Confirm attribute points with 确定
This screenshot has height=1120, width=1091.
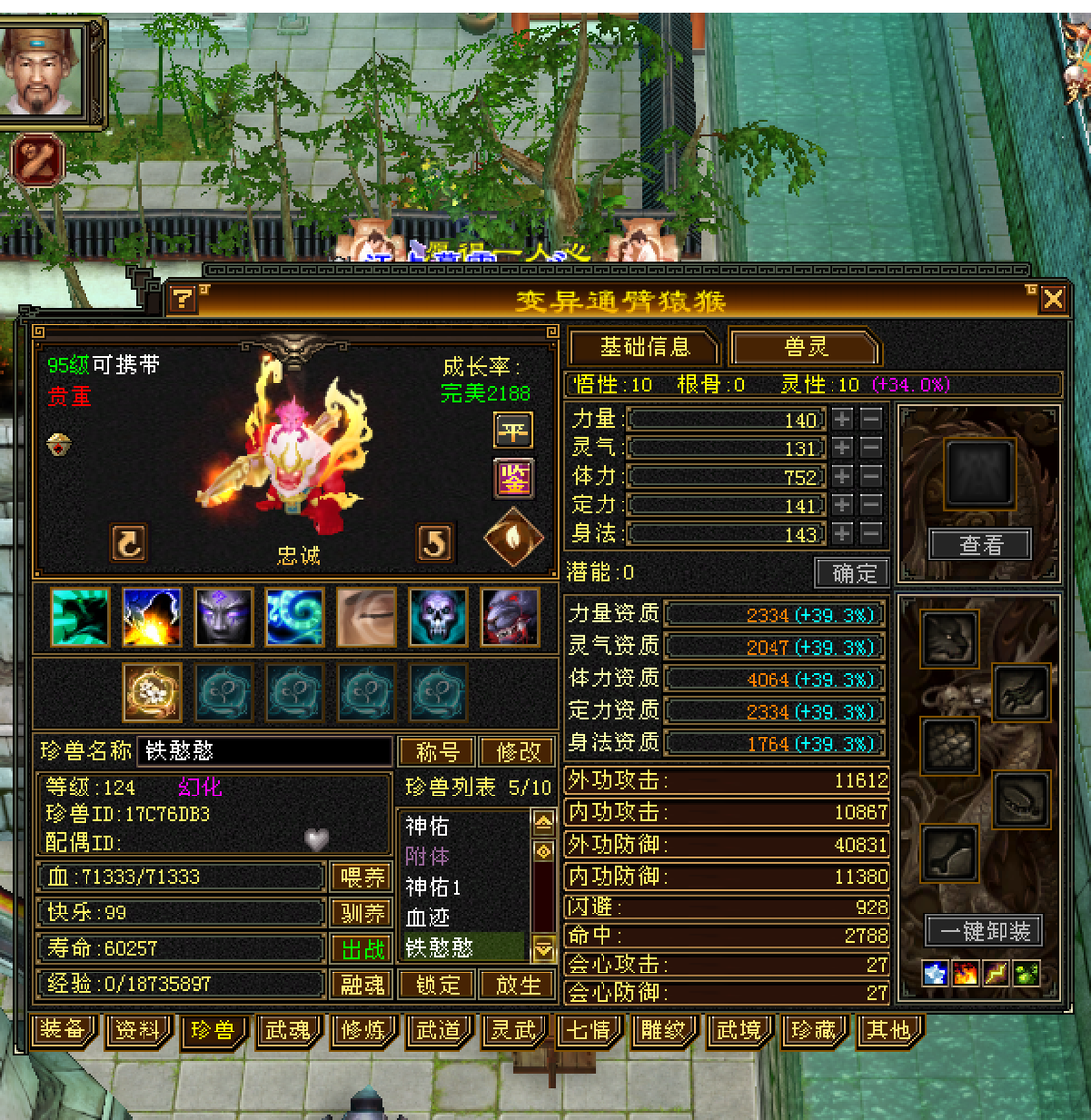pos(853,573)
